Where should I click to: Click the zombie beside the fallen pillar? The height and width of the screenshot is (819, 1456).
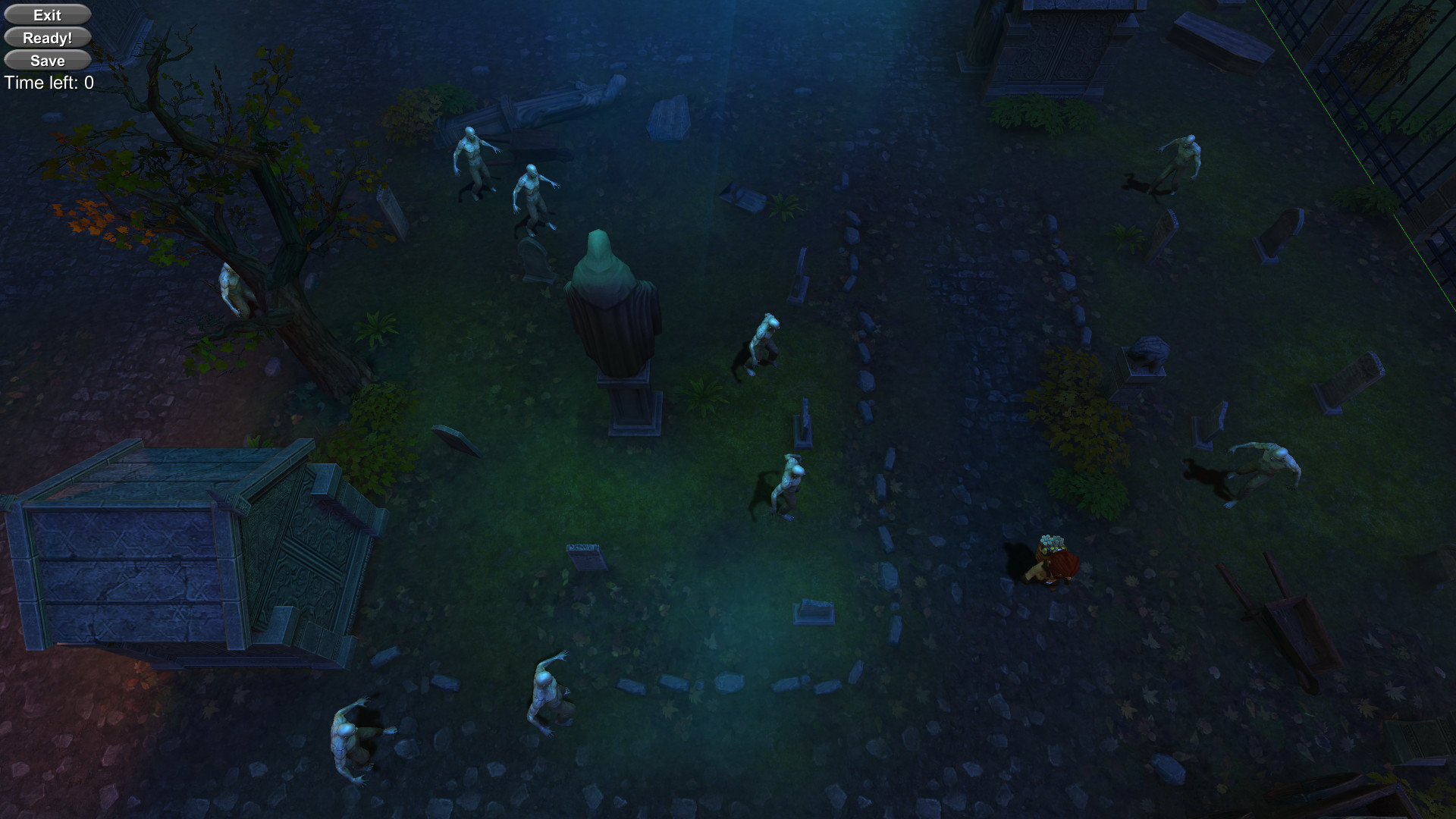pyautogui.click(x=473, y=159)
